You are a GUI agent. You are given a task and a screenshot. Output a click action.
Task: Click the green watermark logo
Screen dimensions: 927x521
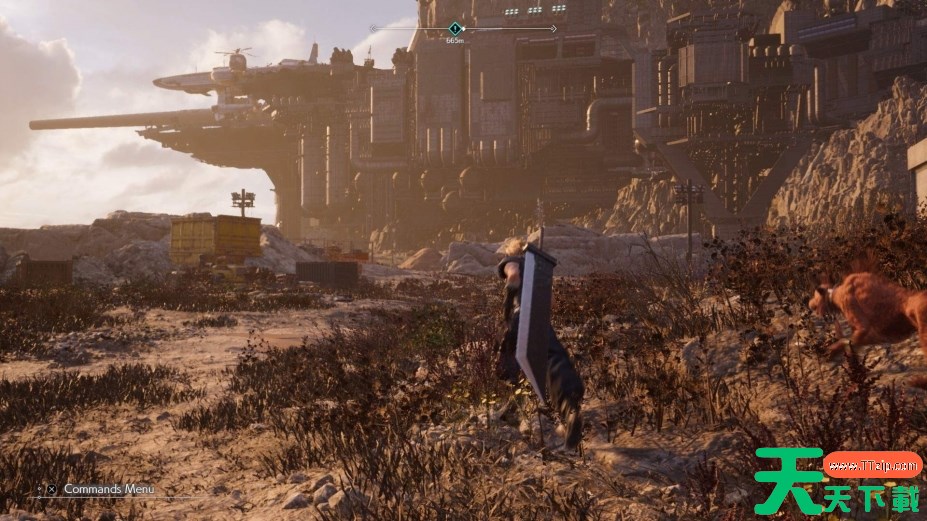(x=838, y=481)
